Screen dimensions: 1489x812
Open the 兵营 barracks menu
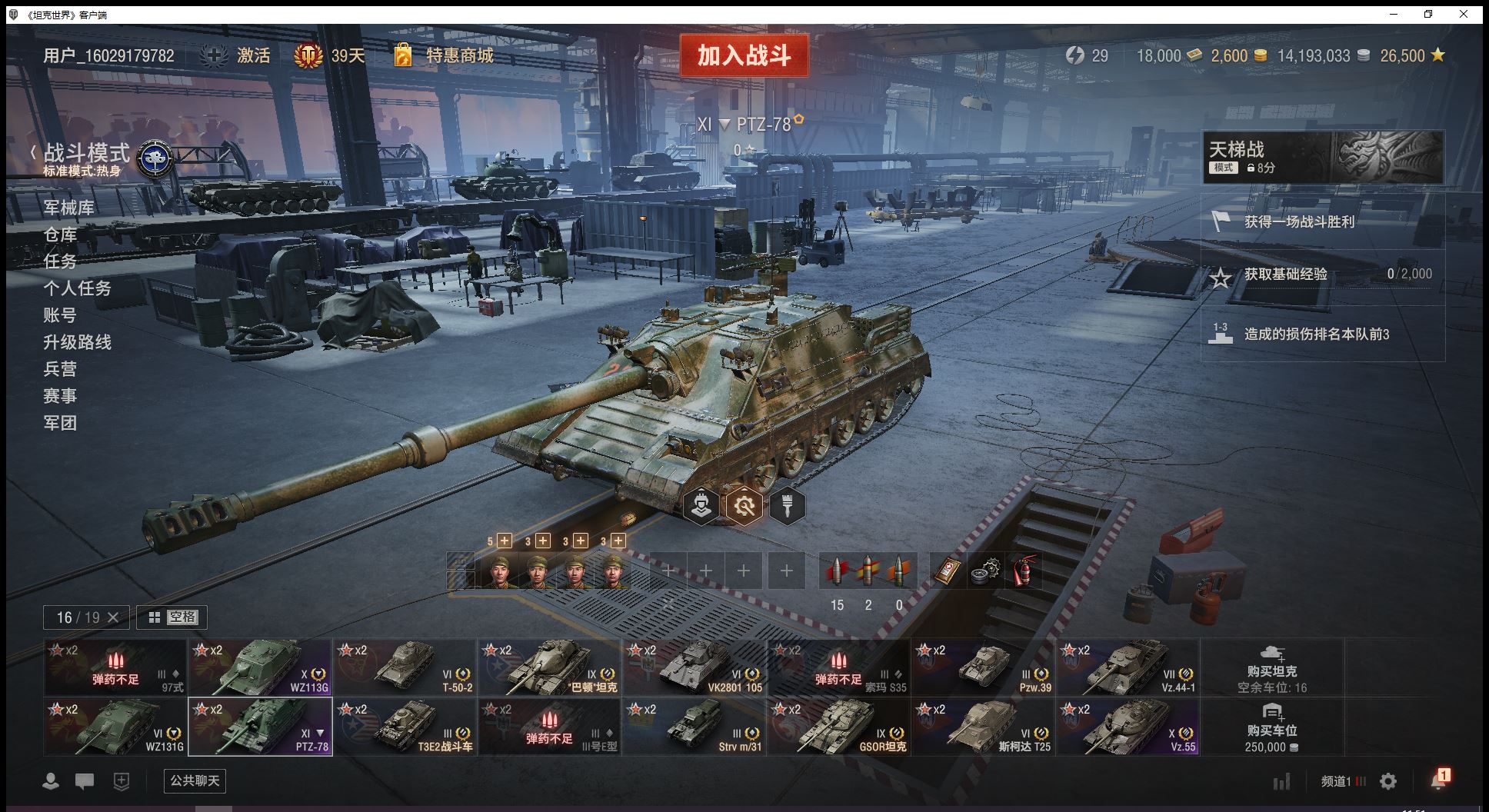tap(60, 369)
